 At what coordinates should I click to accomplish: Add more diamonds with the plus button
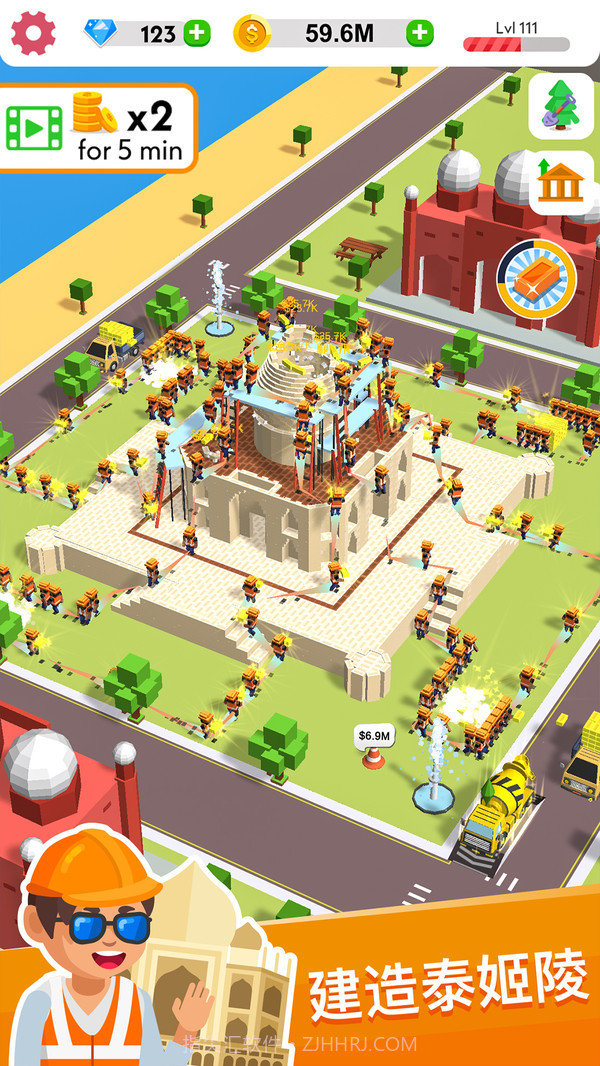point(197,34)
